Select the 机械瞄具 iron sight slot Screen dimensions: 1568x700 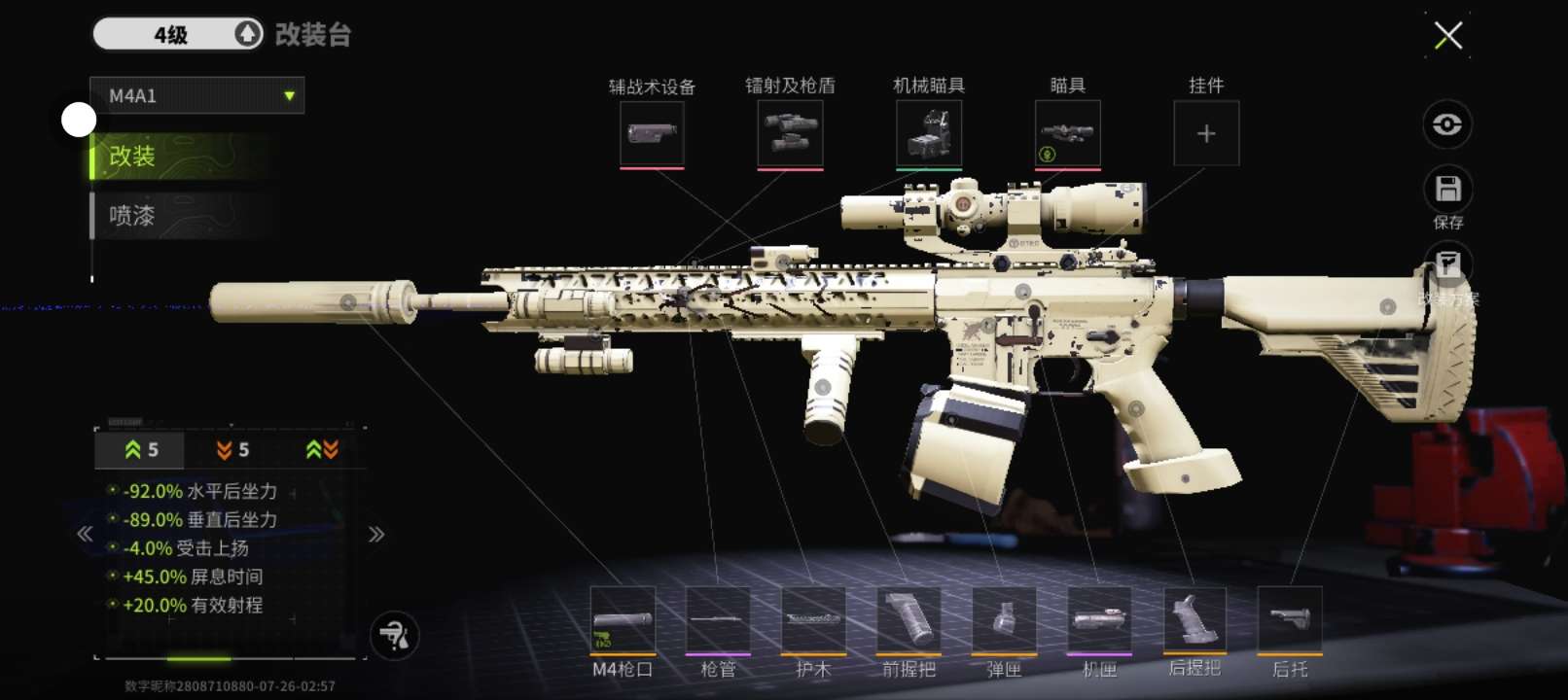point(929,133)
